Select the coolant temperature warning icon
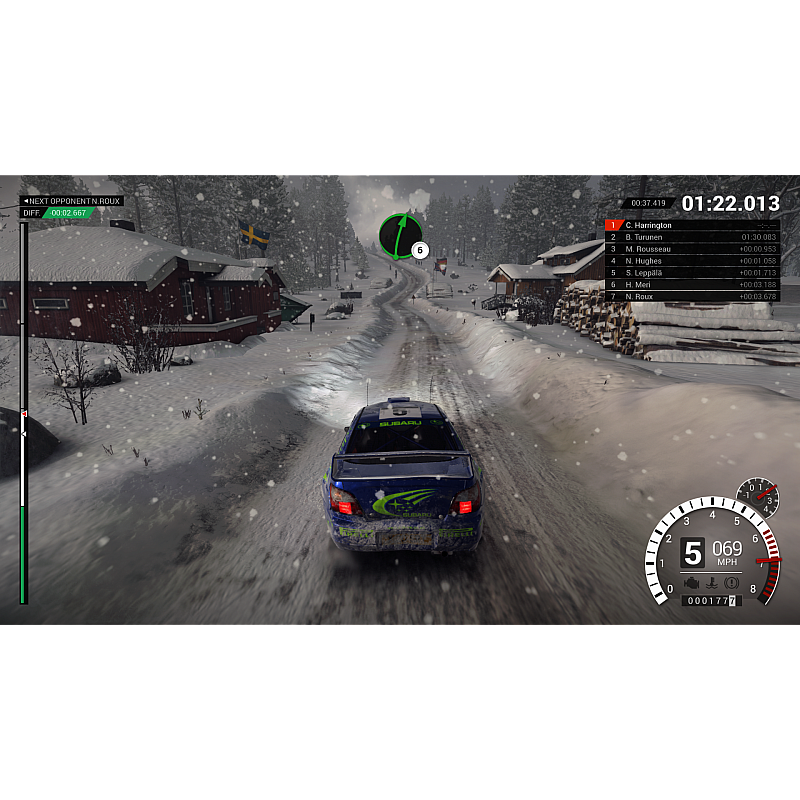The width and height of the screenshot is (800, 800). pos(711,582)
